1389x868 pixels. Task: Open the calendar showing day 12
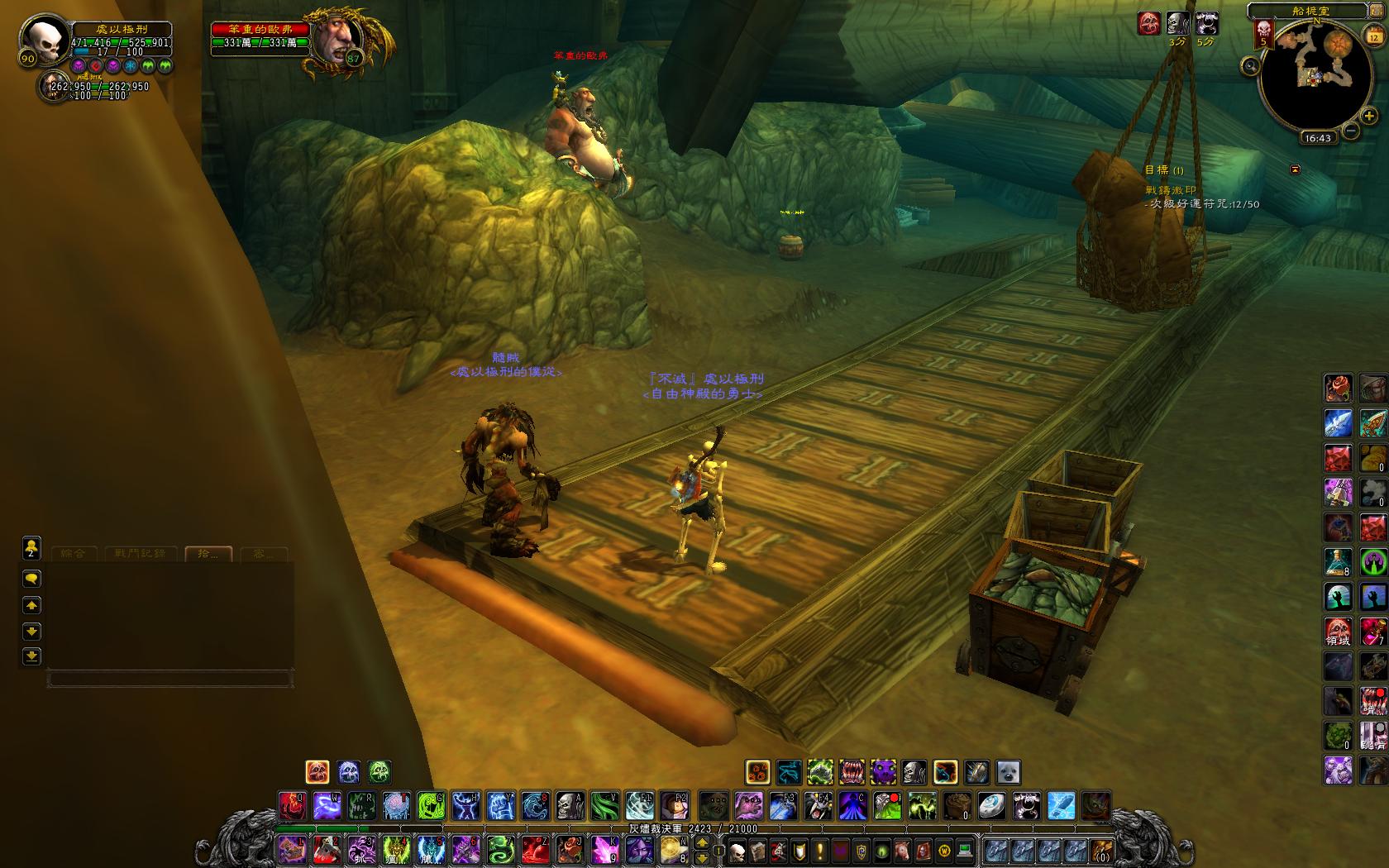(x=1373, y=36)
